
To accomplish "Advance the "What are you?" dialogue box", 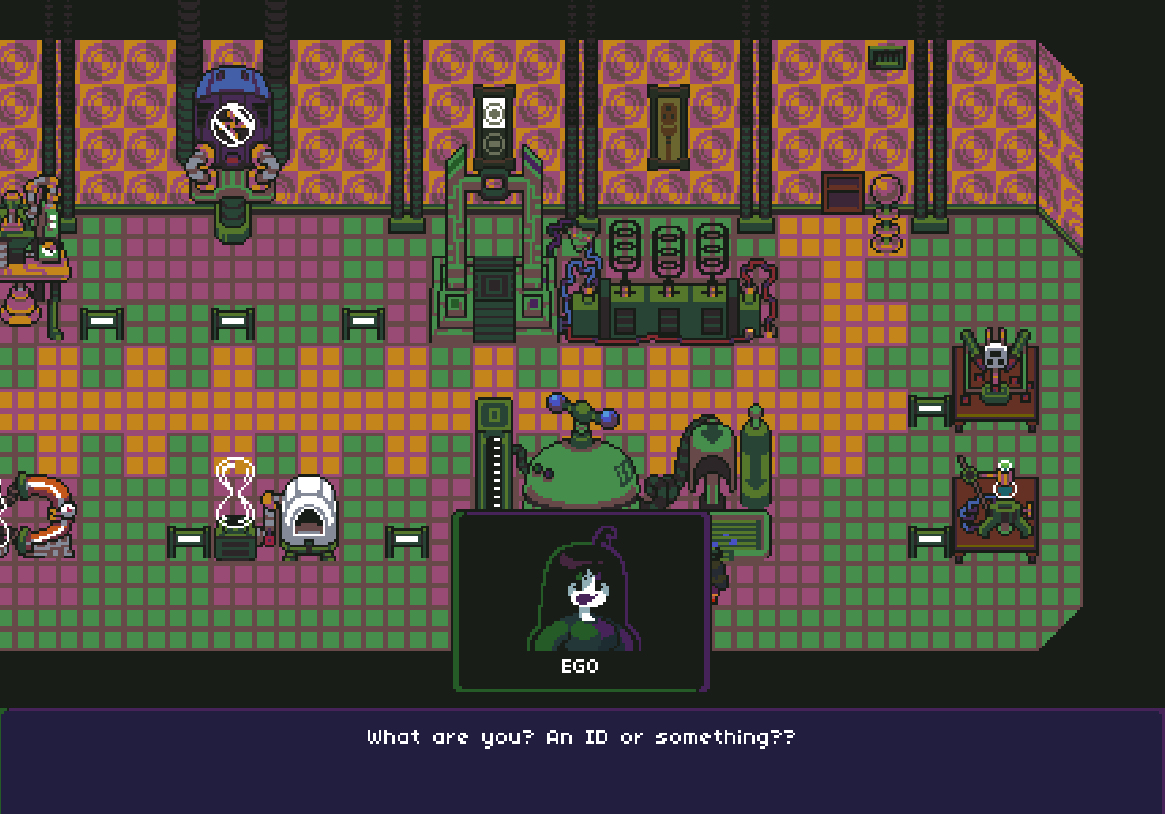I will coord(582,760).
